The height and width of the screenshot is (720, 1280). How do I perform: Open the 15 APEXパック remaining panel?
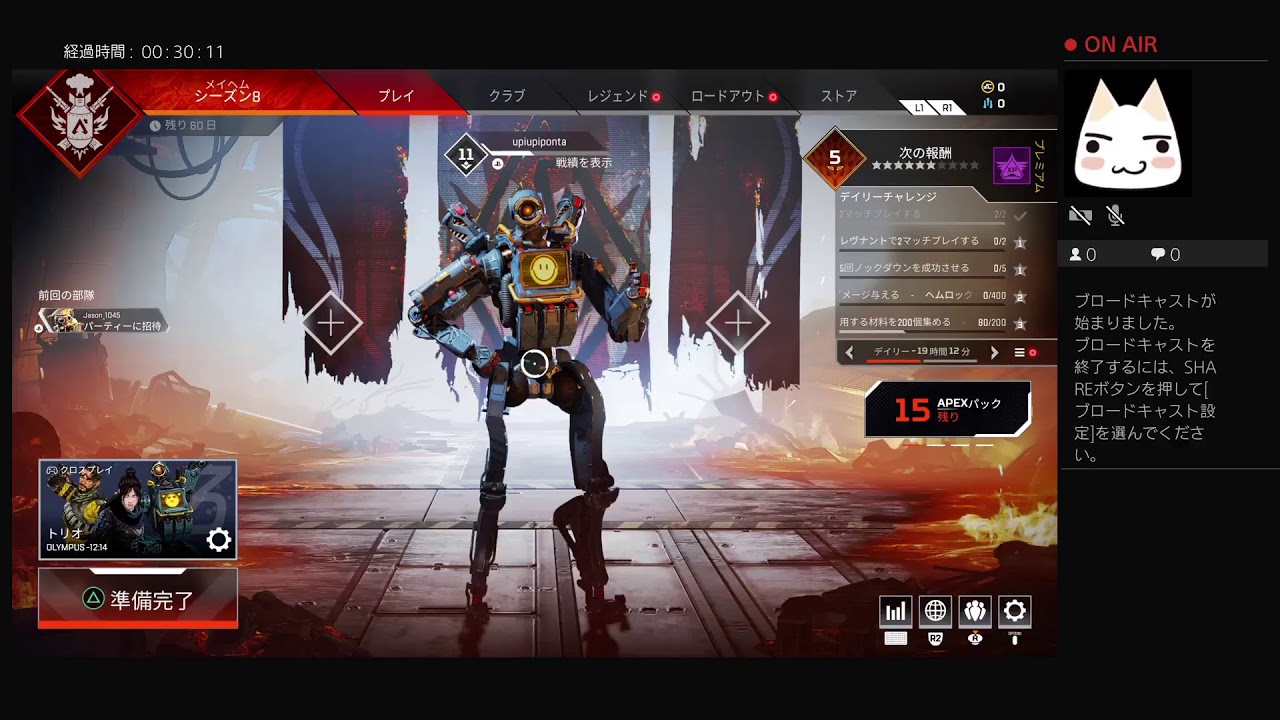947,409
